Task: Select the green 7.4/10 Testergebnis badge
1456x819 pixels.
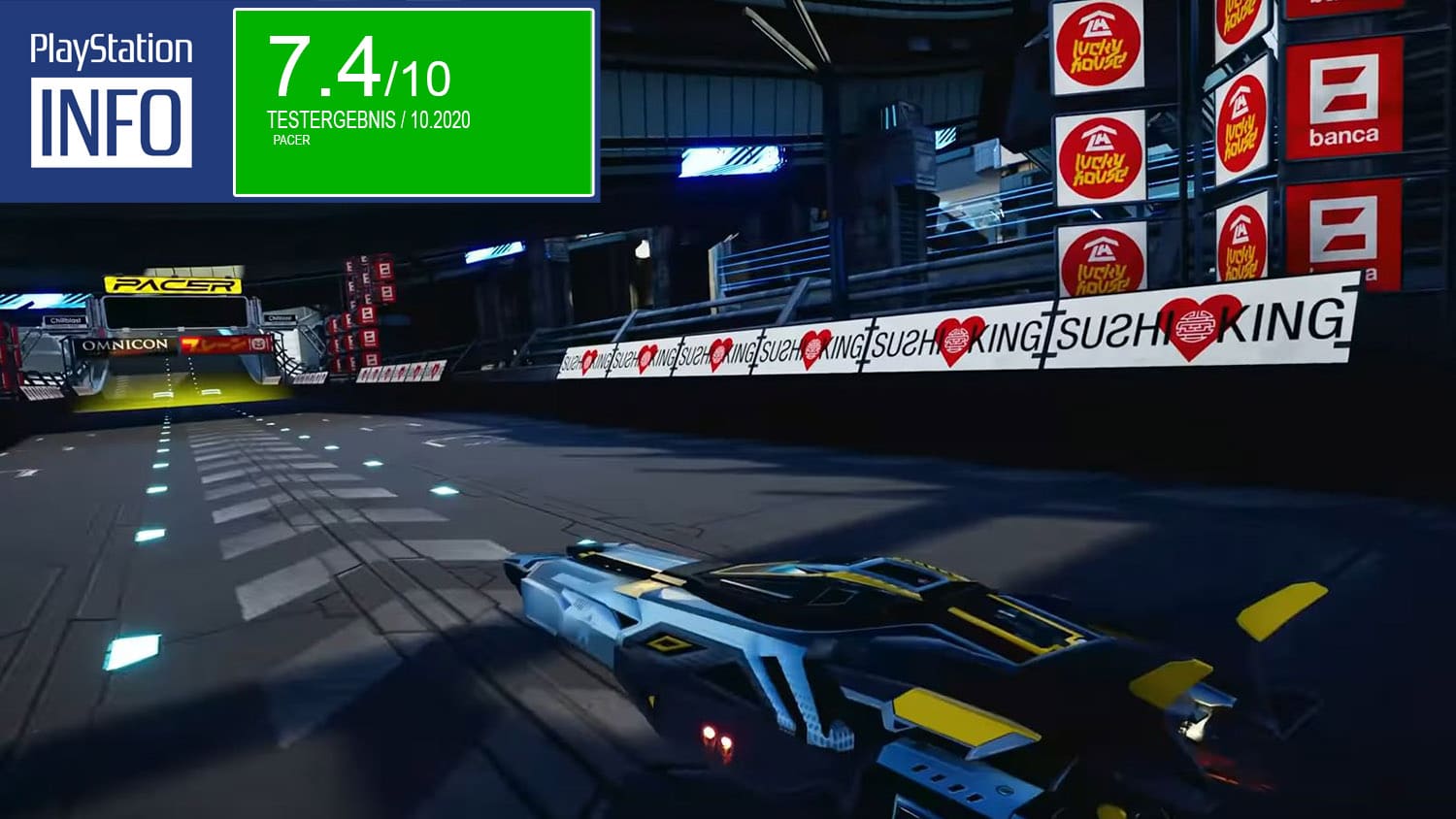Action: click(414, 102)
